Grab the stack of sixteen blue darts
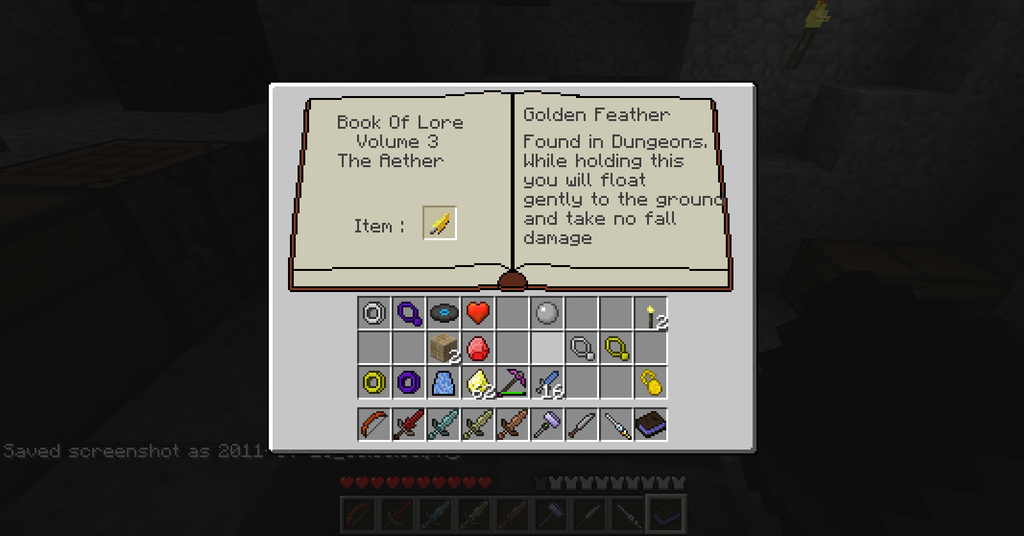 click(546, 382)
